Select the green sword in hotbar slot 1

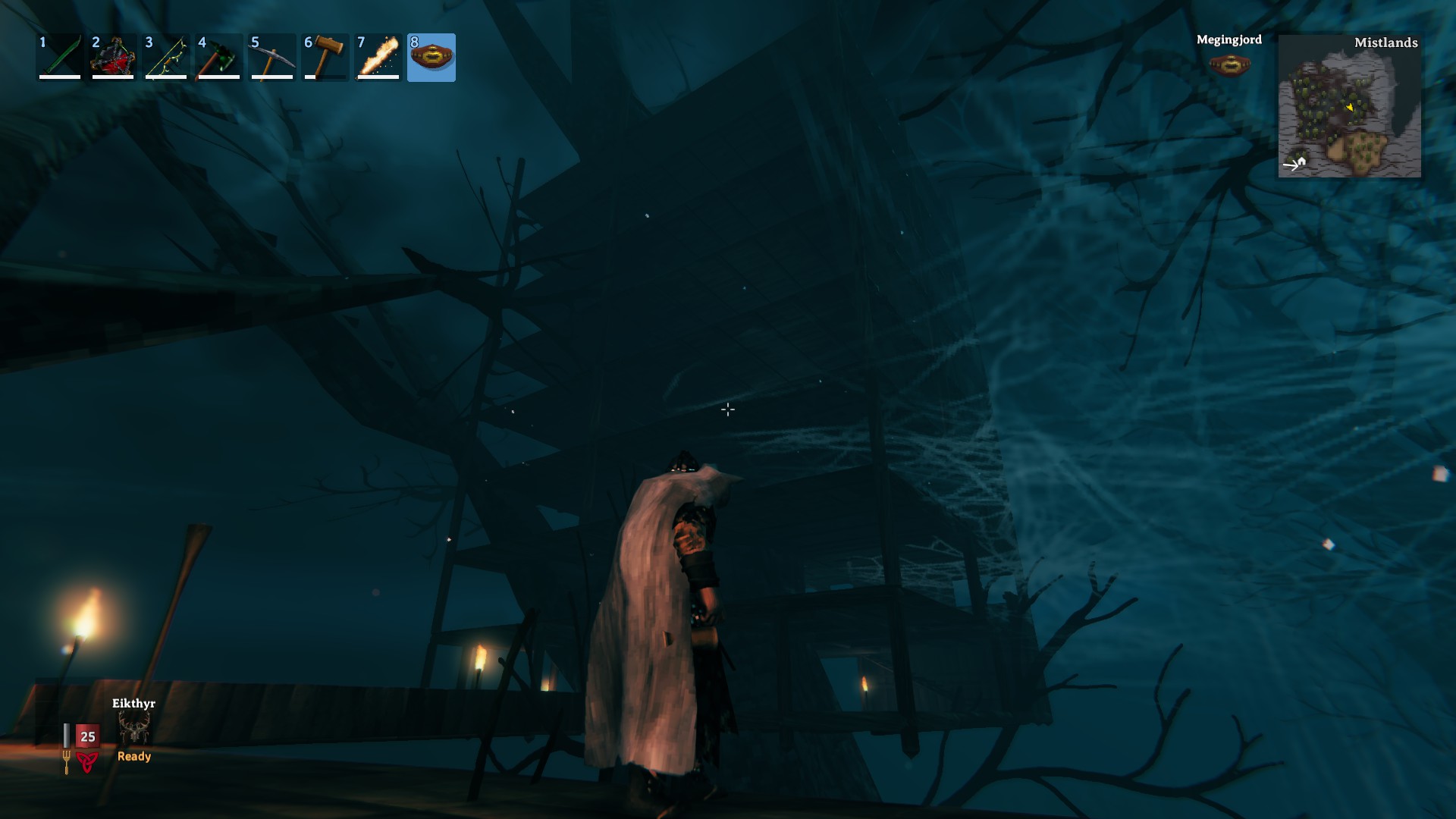point(60,57)
